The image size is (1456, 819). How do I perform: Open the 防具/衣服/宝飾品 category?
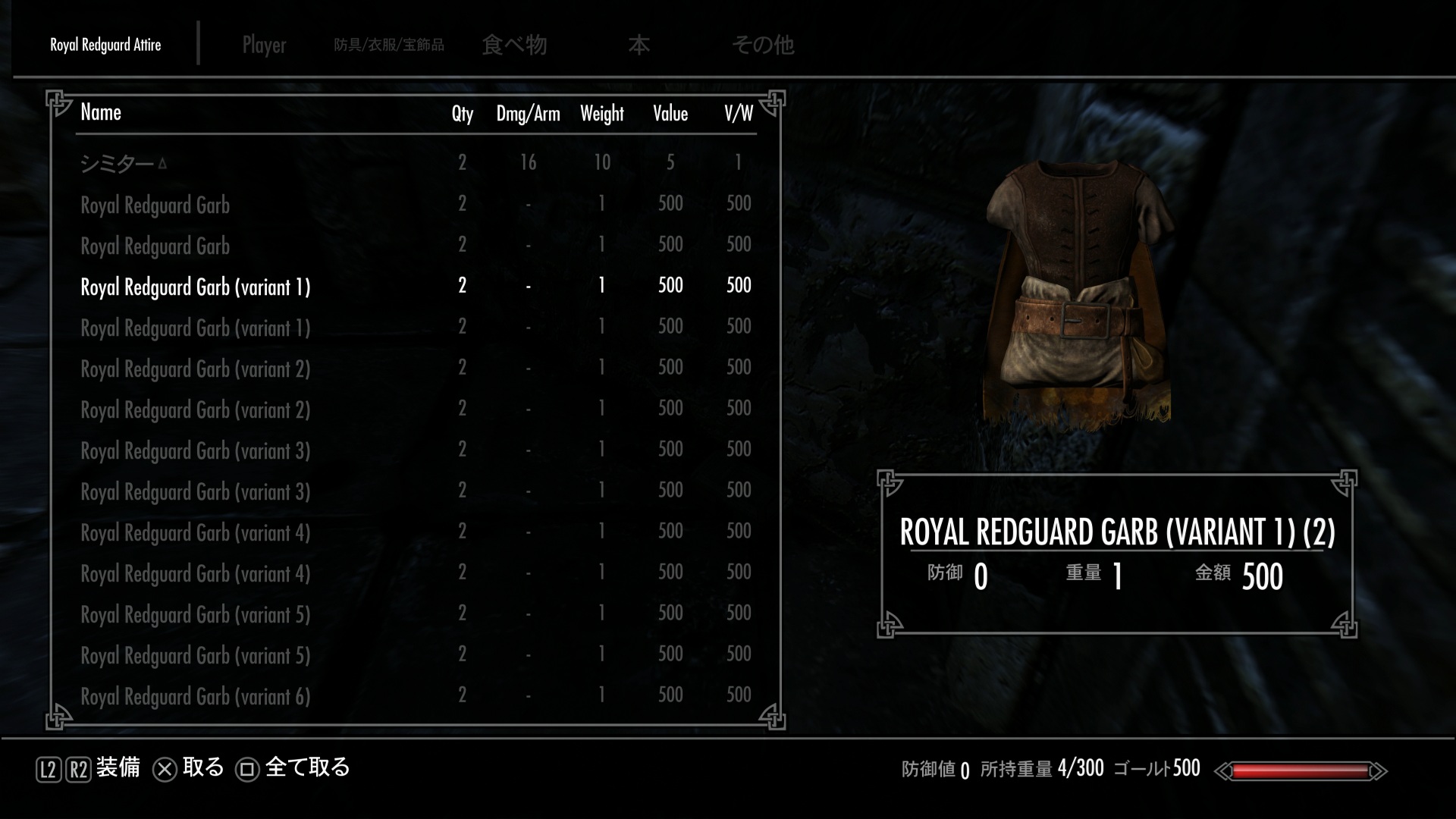coord(389,45)
